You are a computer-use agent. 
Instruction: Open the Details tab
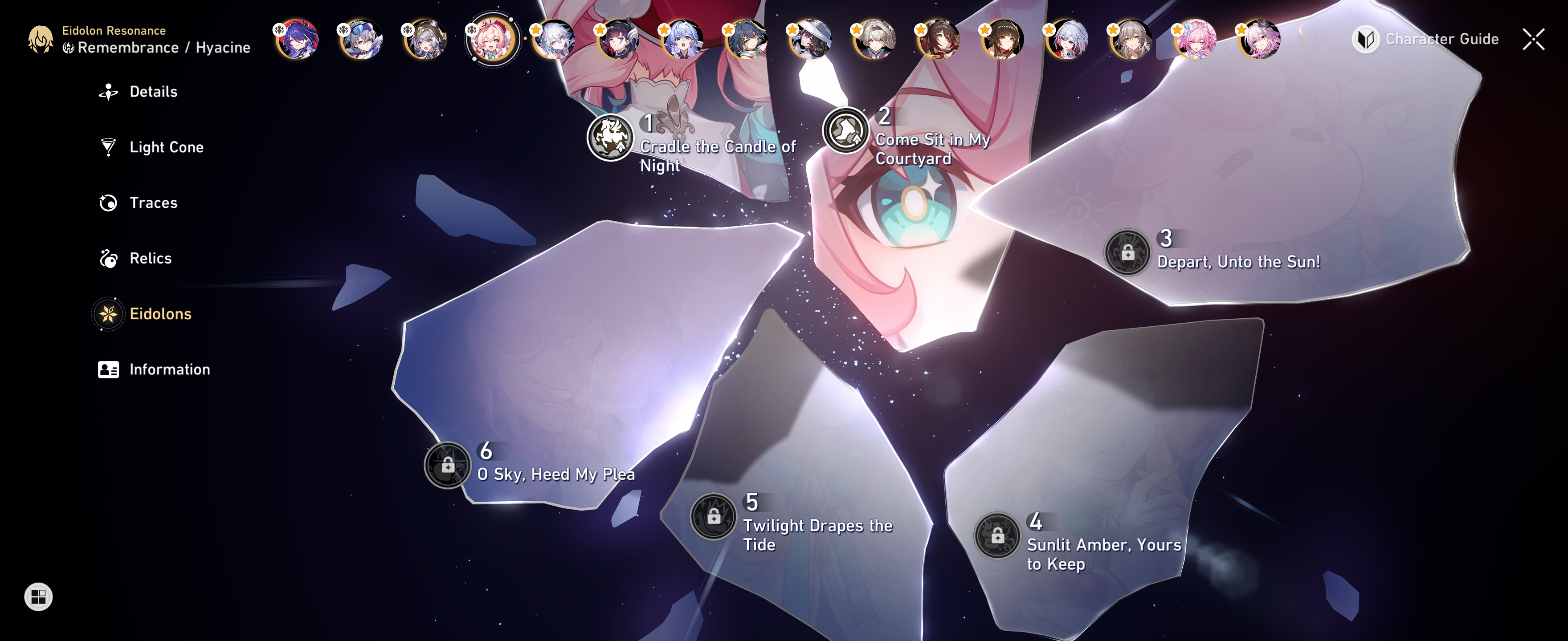(x=152, y=92)
